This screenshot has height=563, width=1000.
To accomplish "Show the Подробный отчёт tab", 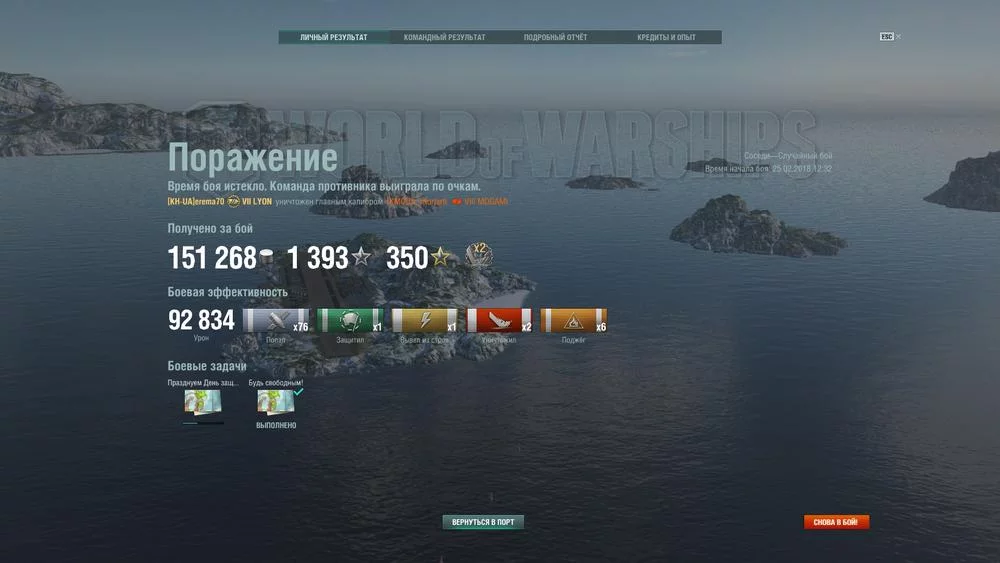I will tap(556, 38).
